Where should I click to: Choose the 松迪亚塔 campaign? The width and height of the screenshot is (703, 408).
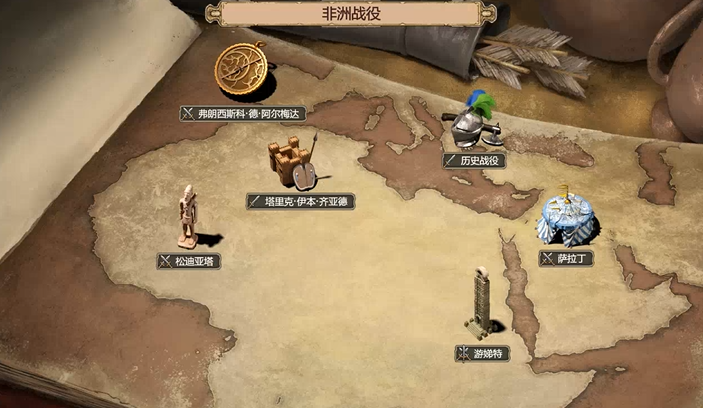coord(189,260)
